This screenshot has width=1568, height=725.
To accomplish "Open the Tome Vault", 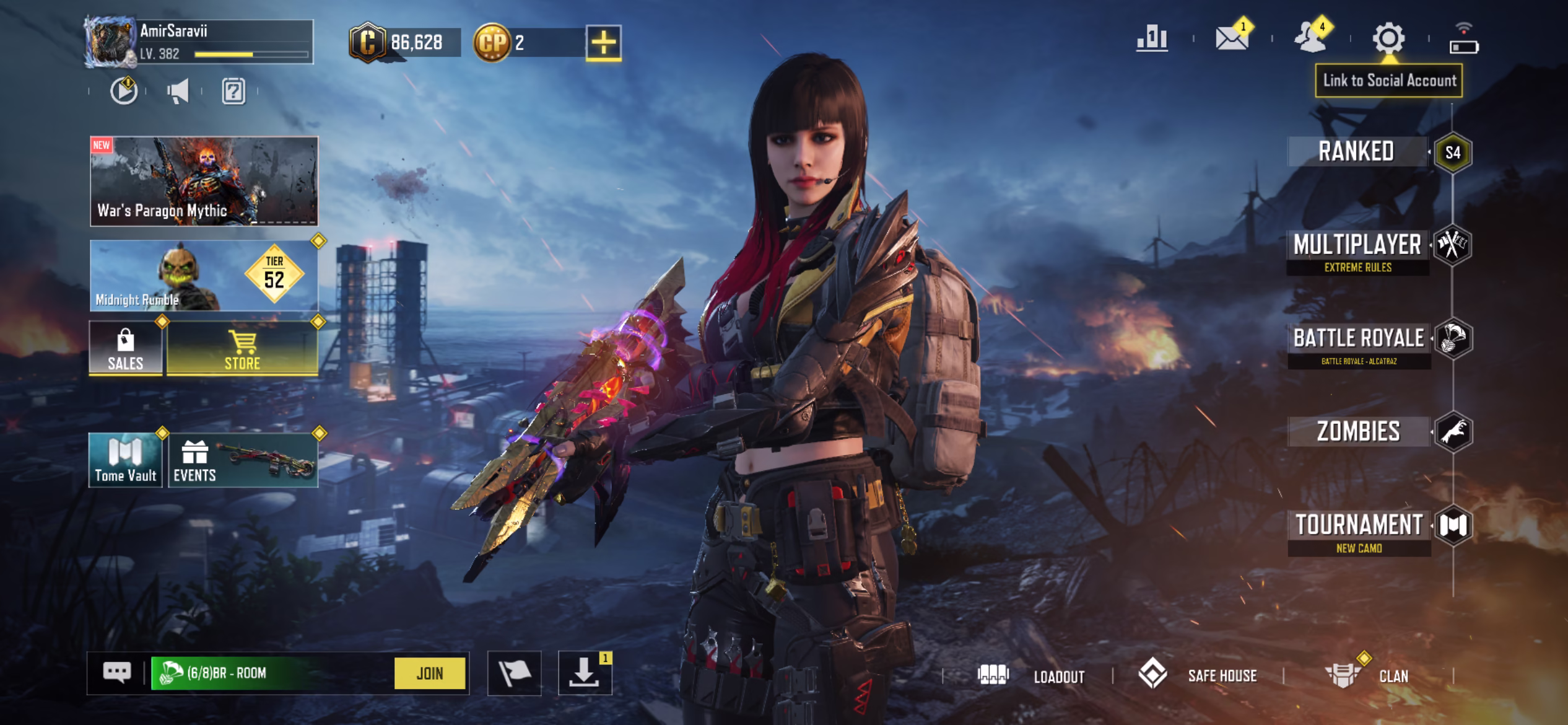I will pos(126,460).
